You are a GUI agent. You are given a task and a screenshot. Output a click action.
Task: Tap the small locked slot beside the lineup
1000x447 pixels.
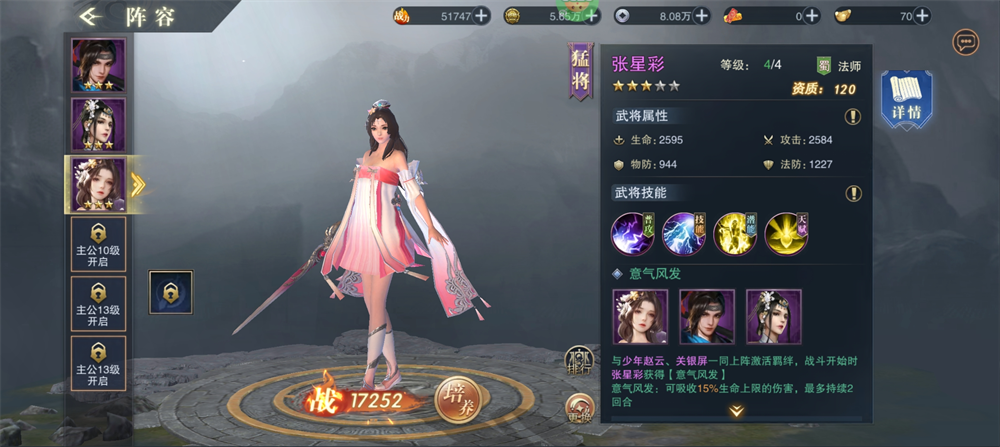tap(170, 292)
